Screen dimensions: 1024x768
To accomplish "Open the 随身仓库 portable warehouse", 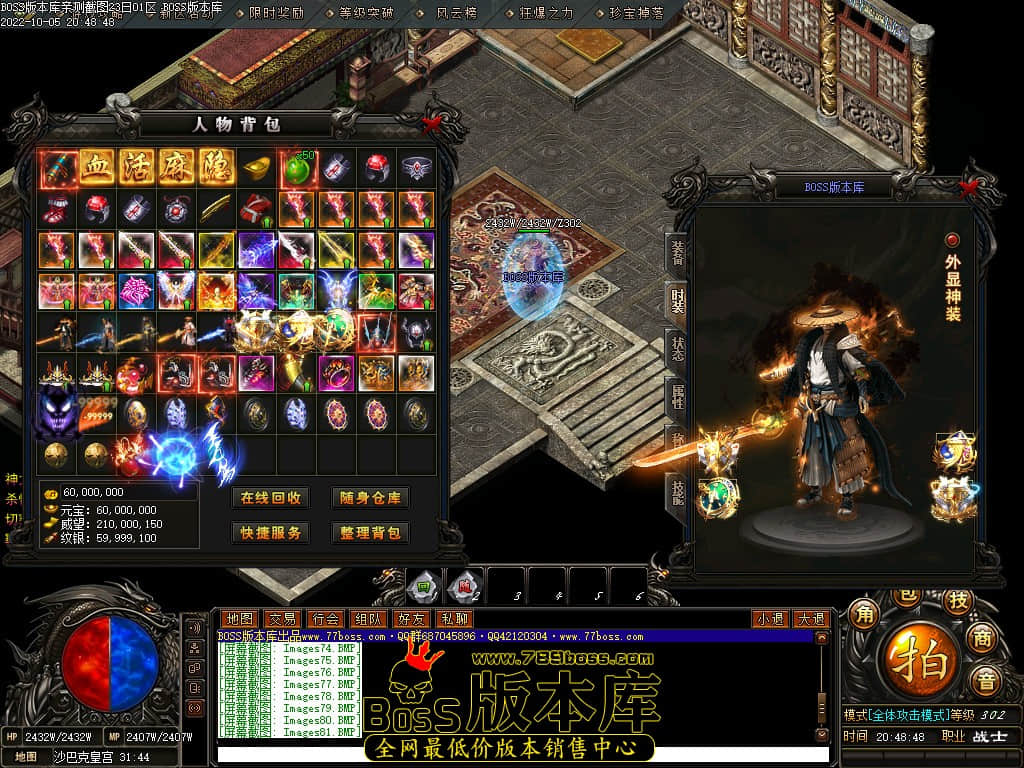I will 370,498.
